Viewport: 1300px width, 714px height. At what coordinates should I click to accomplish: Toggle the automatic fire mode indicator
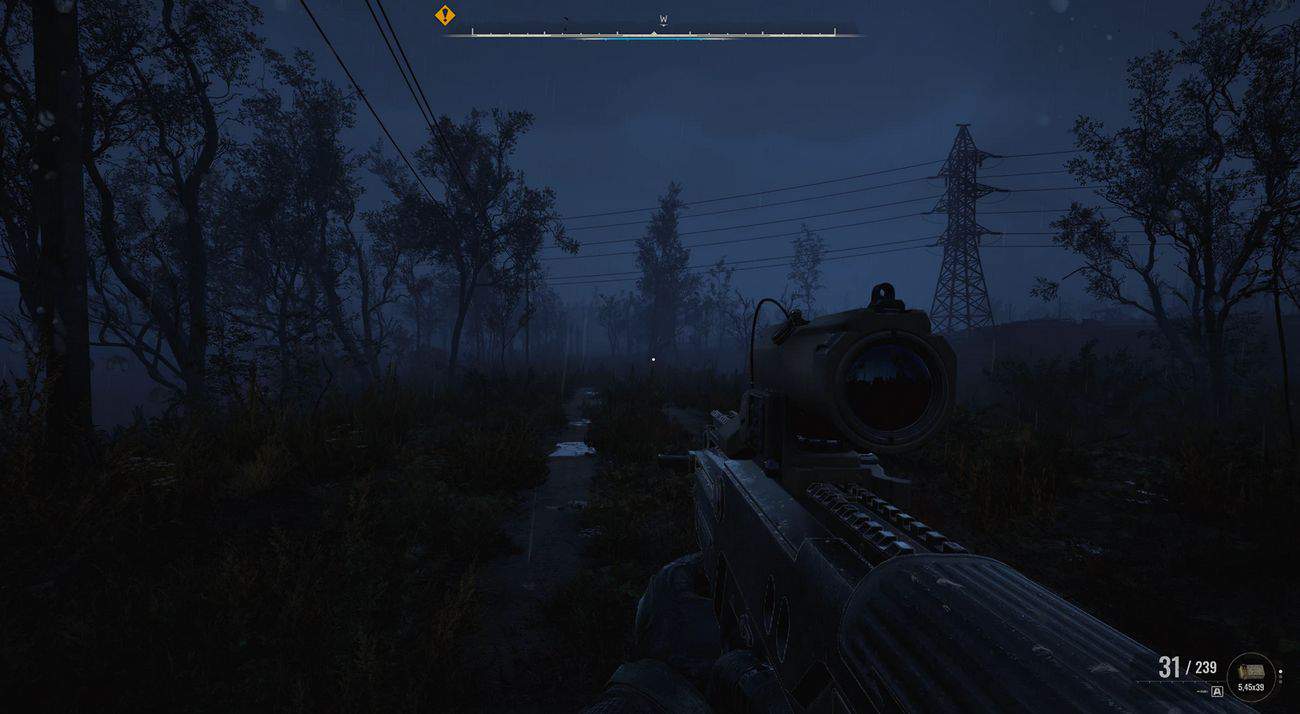[1217, 691]
